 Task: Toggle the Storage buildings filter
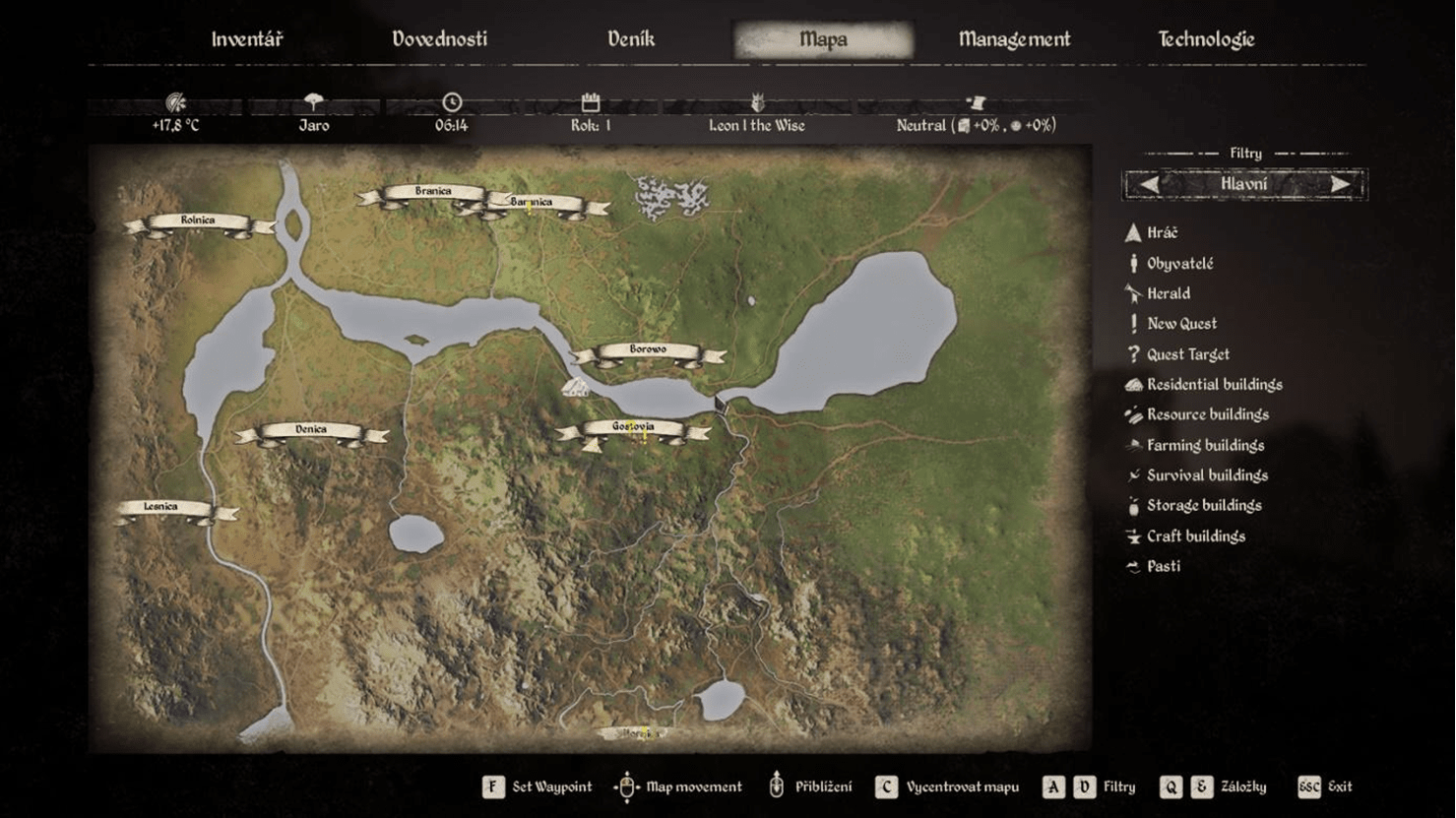[x=1203, y=506]
